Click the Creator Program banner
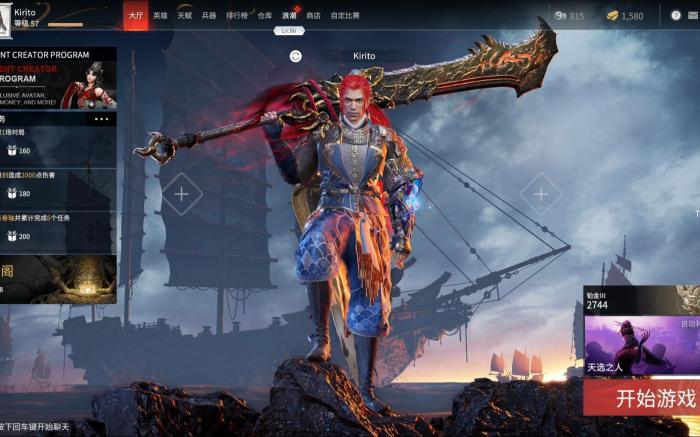 click(58, 78)
